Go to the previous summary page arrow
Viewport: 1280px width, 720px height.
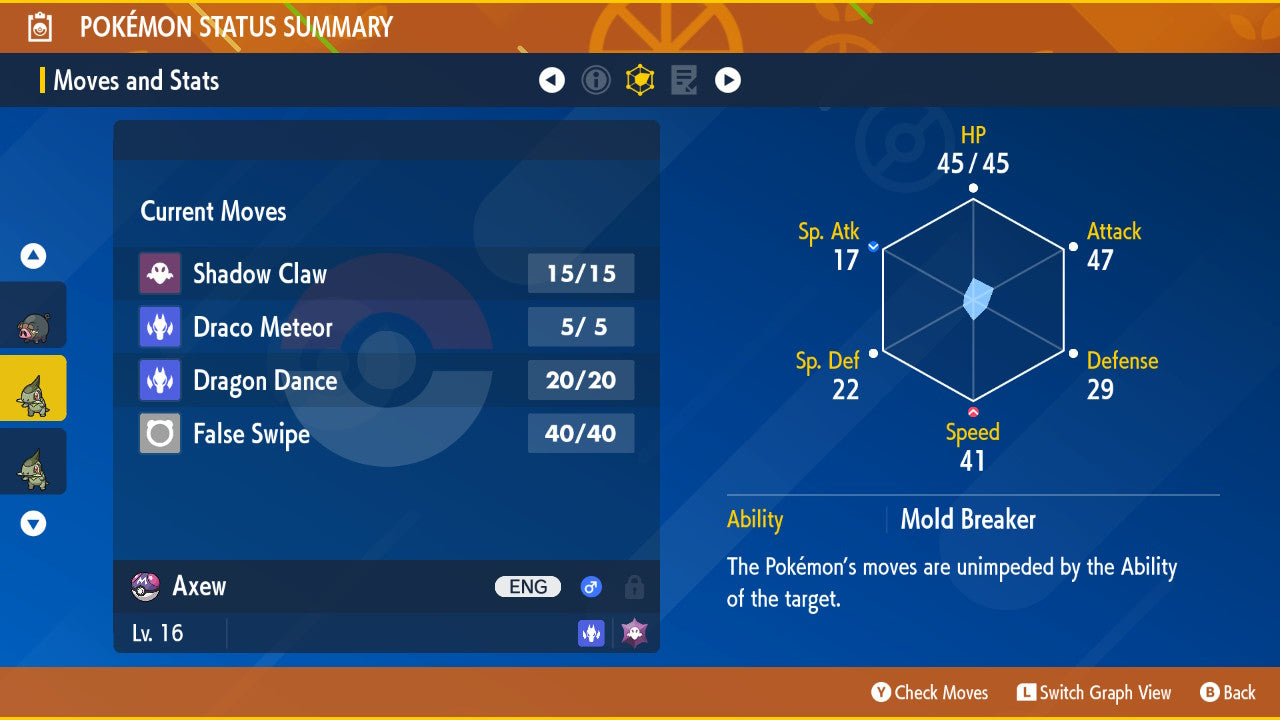click(x=552, y=80)
